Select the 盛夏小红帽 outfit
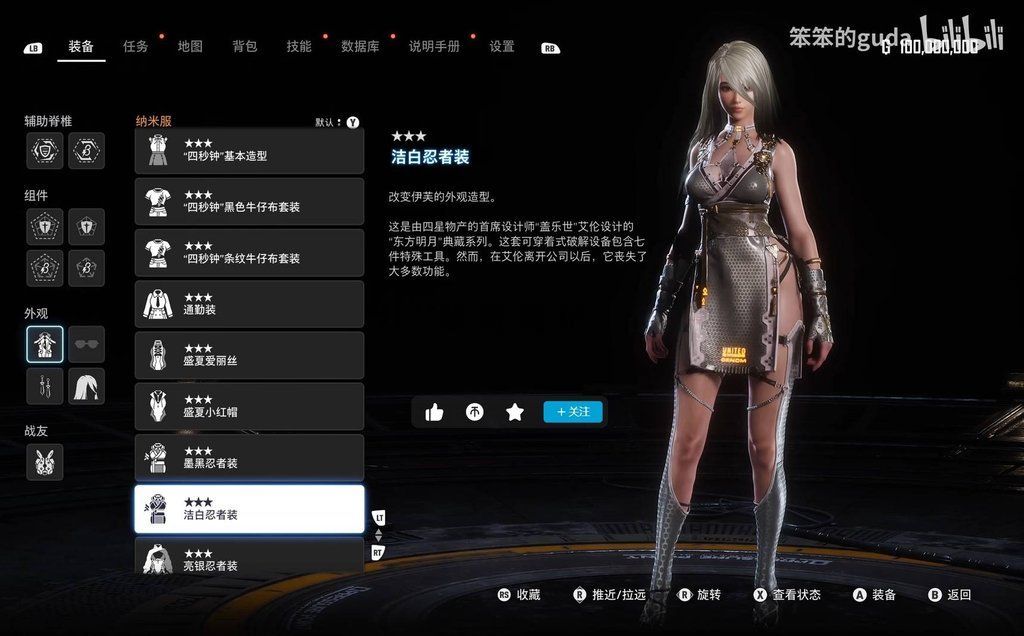Image resolution: width=1024 pixels, height=636 pixels. 249,407
